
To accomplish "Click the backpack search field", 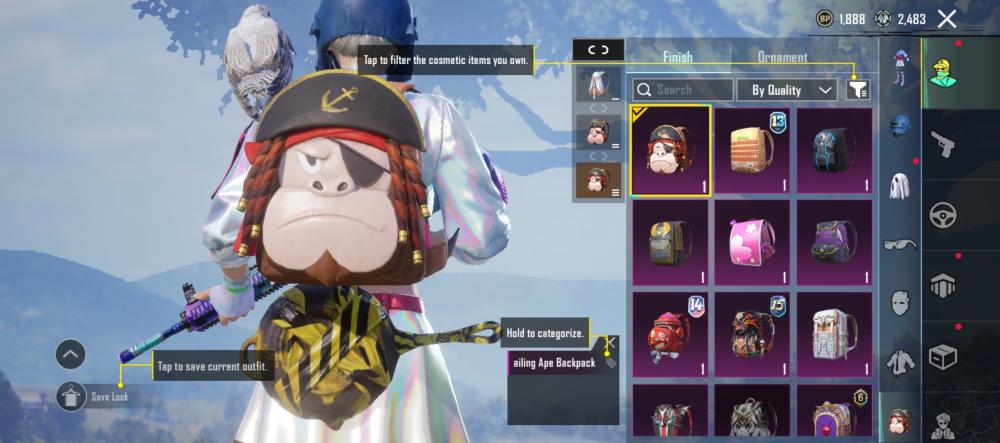I will (x=683, y=90).
